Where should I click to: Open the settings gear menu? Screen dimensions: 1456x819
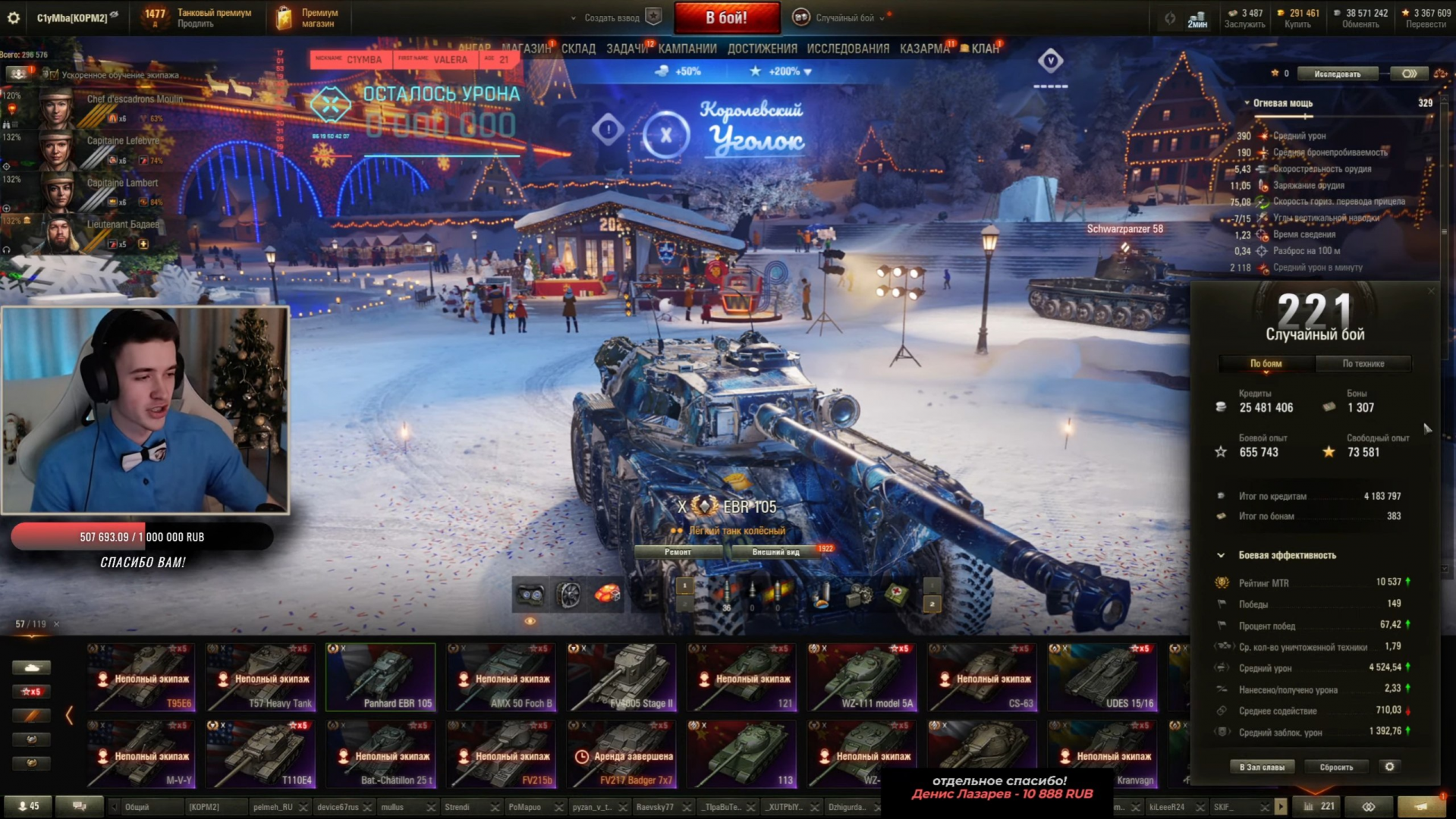(x=14, y=17)
